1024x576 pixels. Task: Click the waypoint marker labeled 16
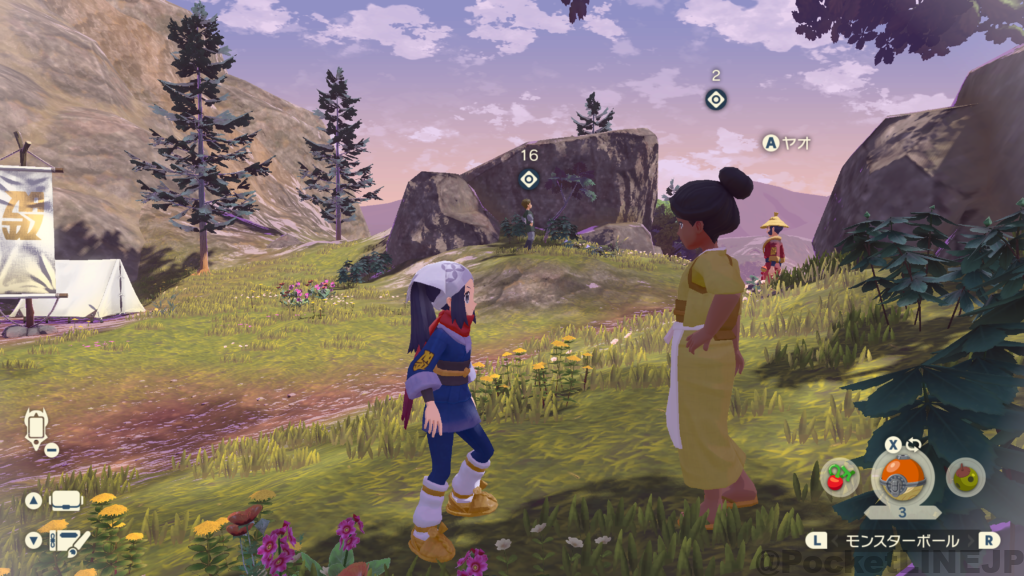[x=529, y=179]
